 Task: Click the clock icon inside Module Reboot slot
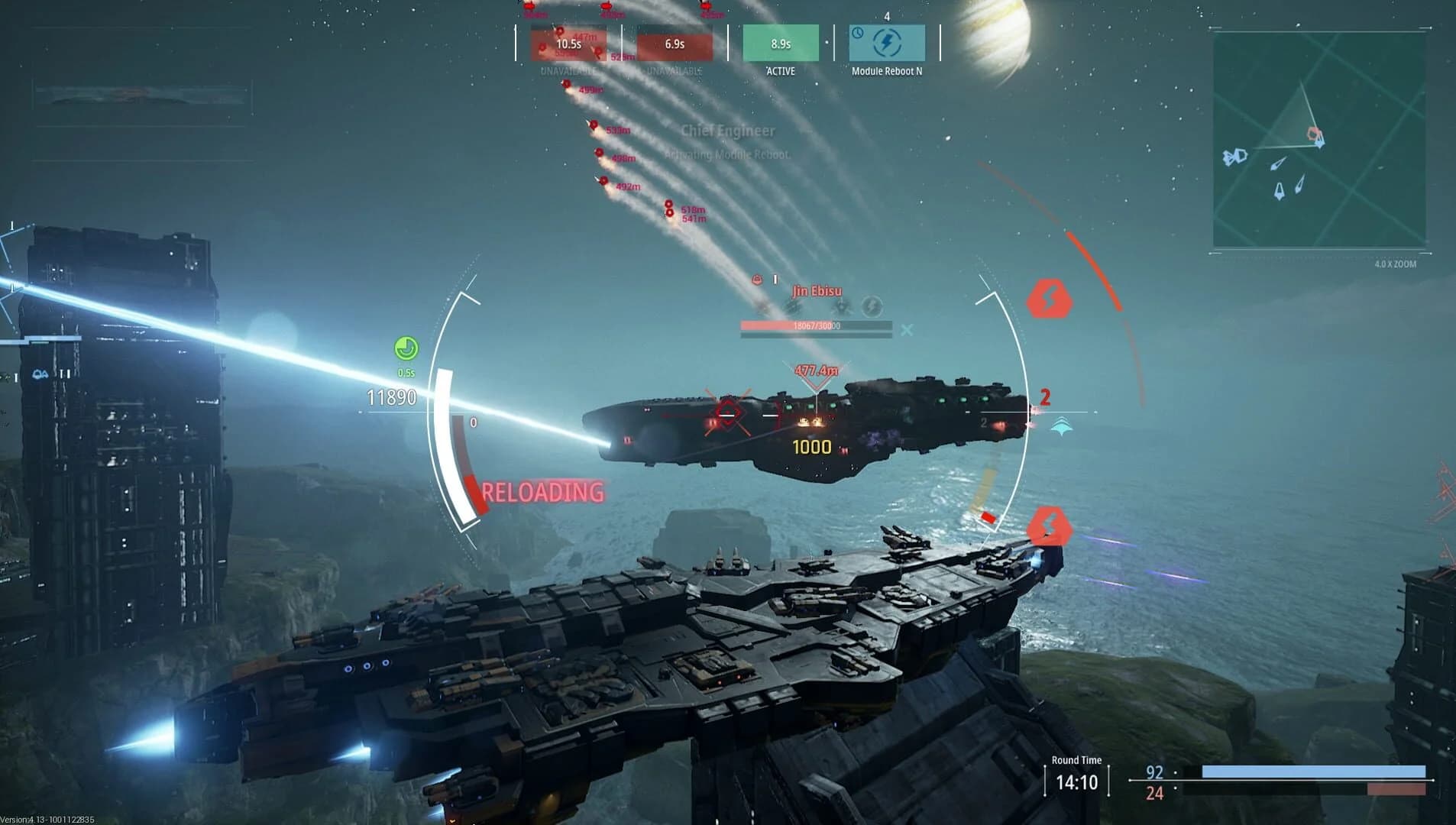859,34
